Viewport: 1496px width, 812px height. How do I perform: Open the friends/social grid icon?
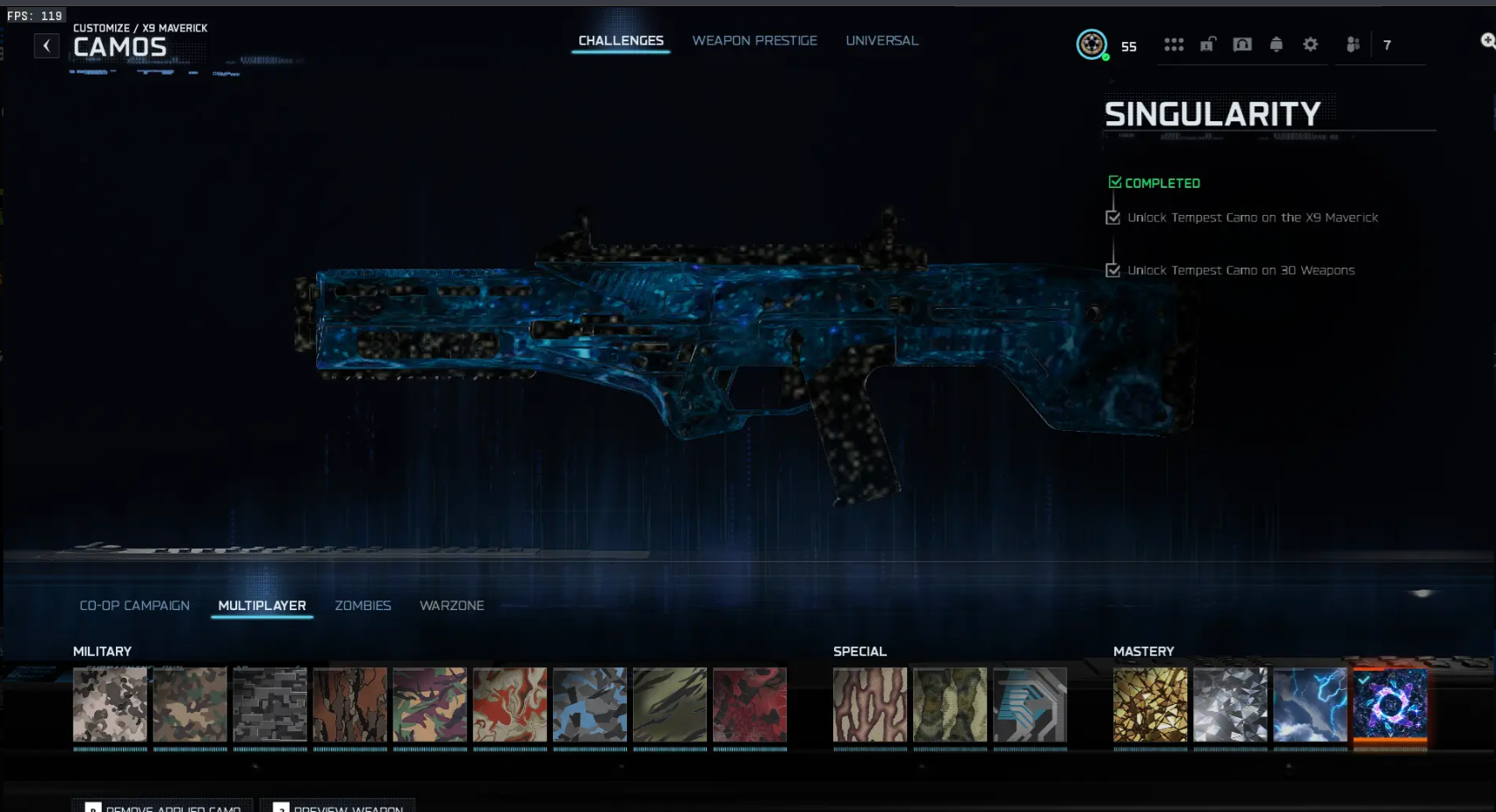pos(1175,44)
